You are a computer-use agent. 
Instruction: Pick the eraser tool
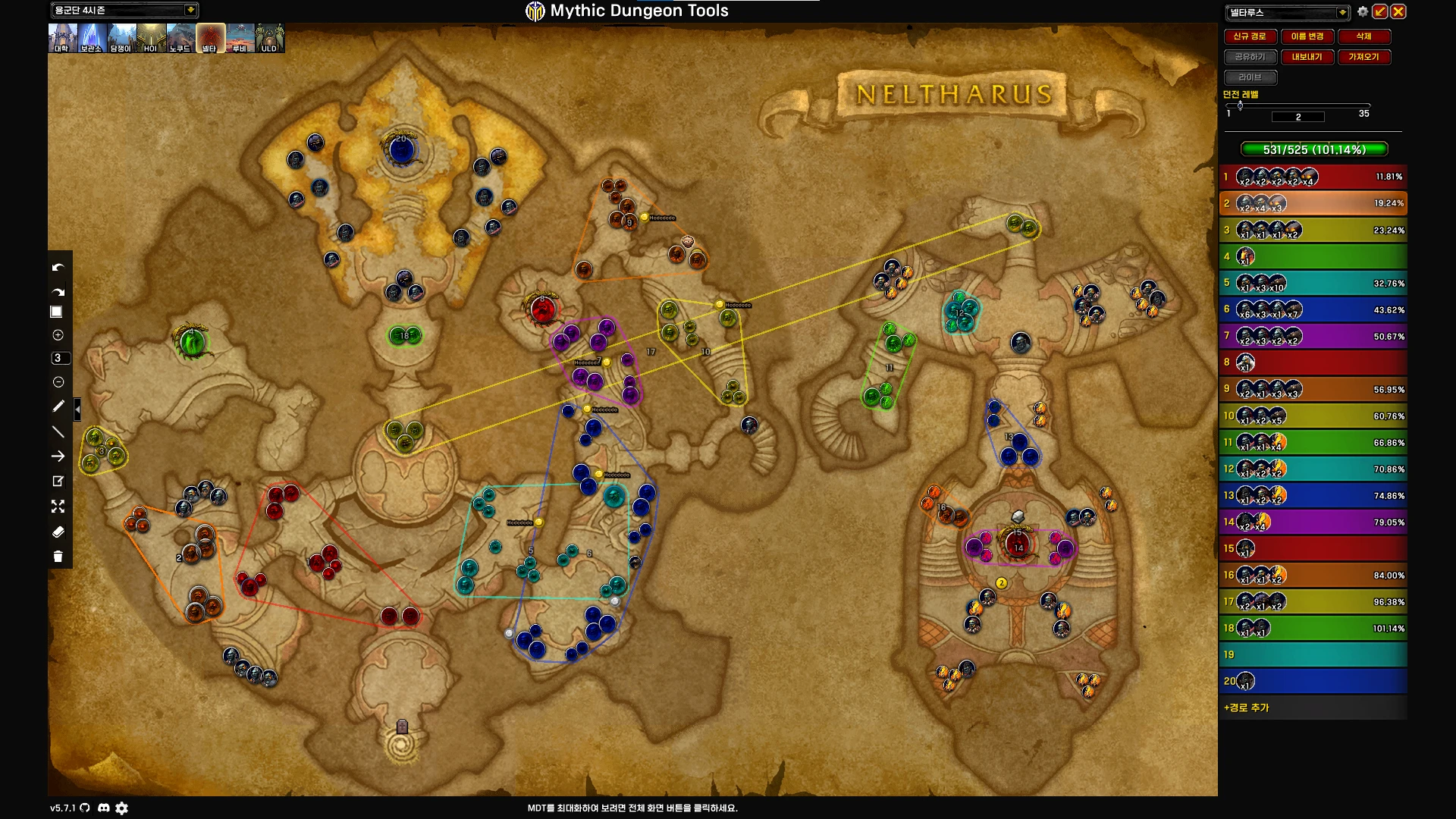coord(58,532)
